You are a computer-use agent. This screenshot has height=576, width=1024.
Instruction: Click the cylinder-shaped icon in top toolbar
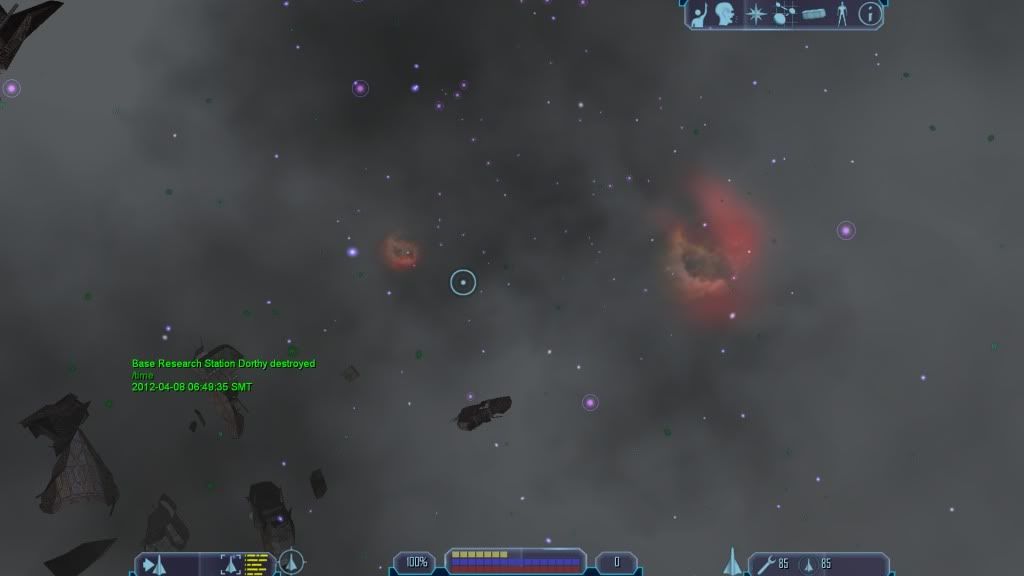click(x=813, y=14)
